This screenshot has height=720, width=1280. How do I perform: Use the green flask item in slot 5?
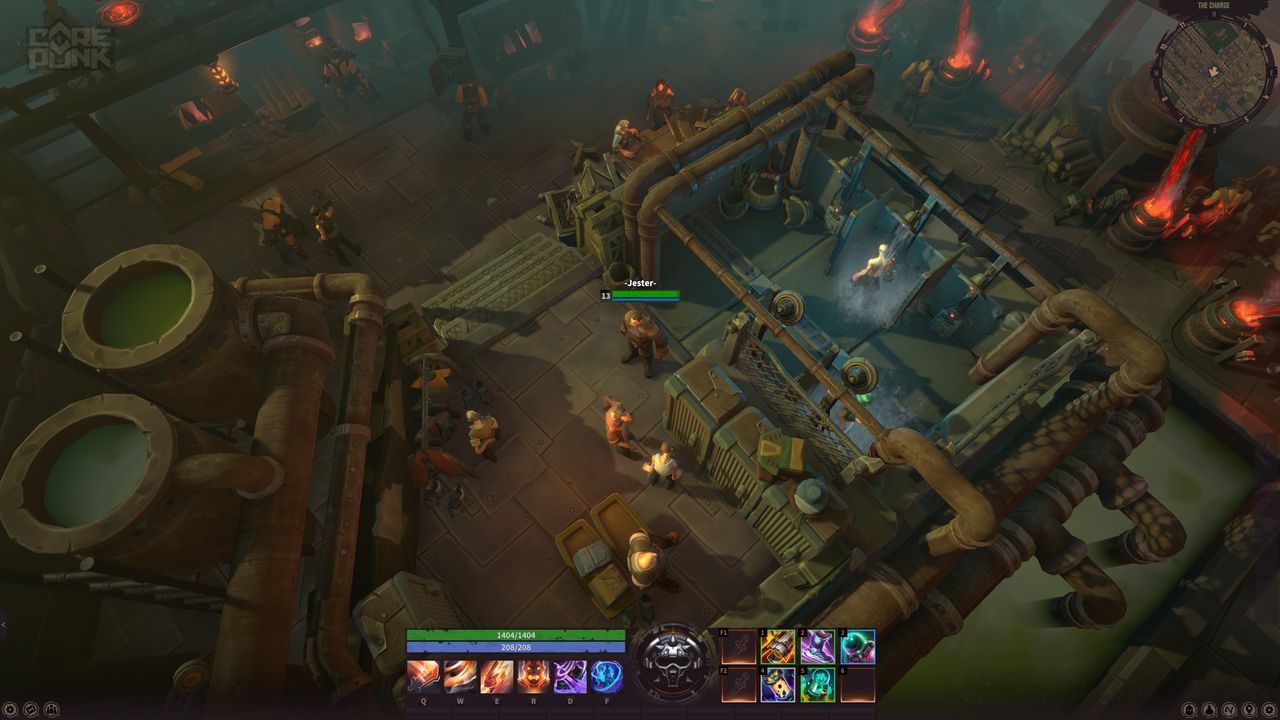pos(818,685)
